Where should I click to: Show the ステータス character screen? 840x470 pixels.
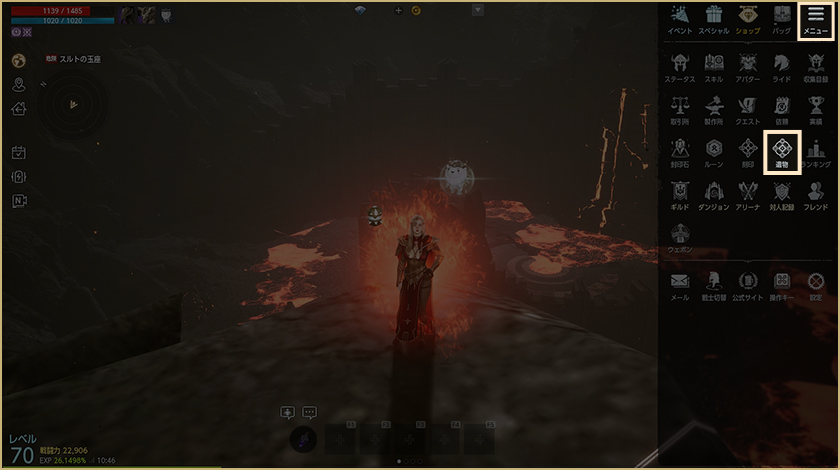(680, 65)
